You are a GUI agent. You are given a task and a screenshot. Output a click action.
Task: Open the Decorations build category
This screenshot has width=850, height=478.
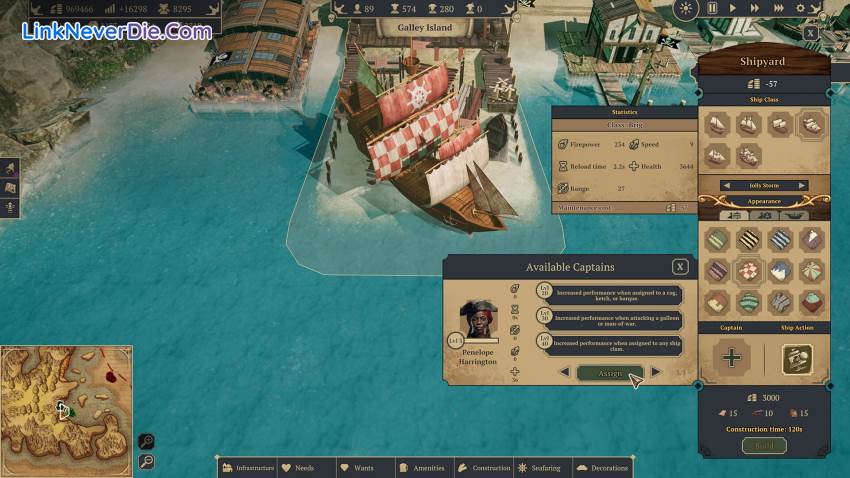coord(602,467)
